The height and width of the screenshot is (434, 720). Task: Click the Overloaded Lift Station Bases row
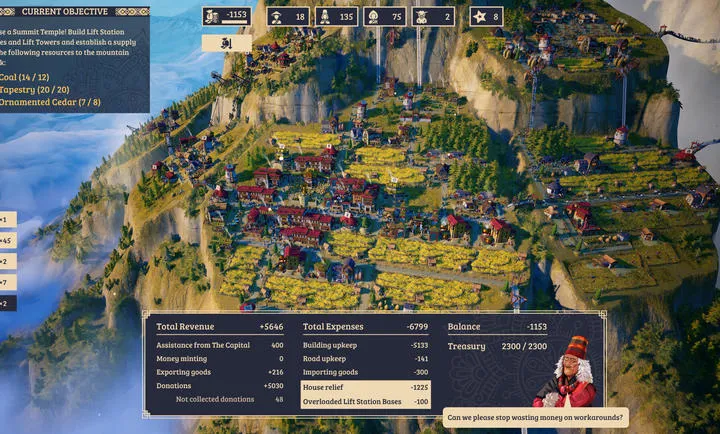(x=366, y=401)
